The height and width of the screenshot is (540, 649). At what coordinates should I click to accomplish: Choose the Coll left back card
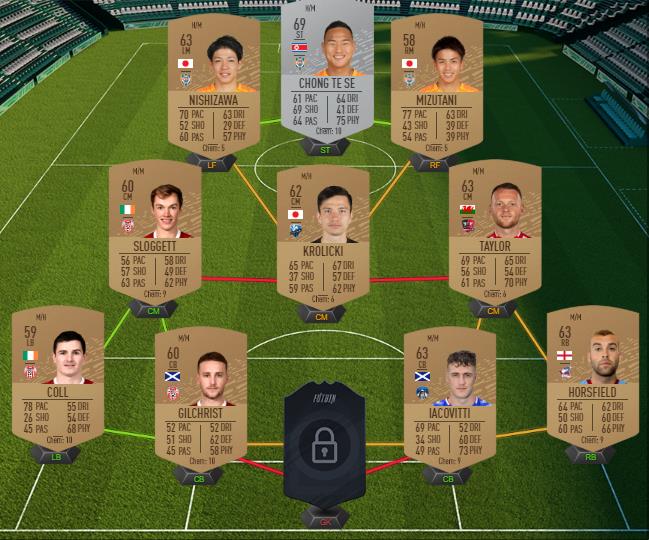pos(58,380)
